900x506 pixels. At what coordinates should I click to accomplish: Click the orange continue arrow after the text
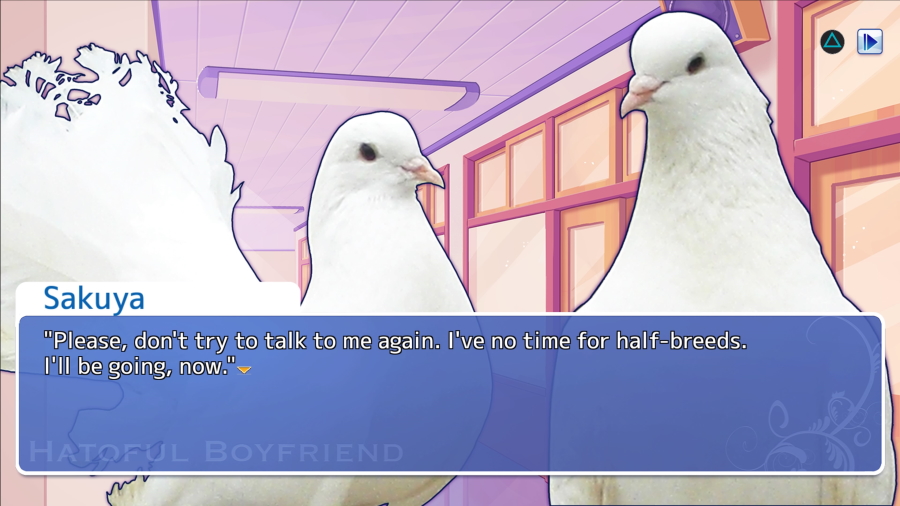pos(244,370)
